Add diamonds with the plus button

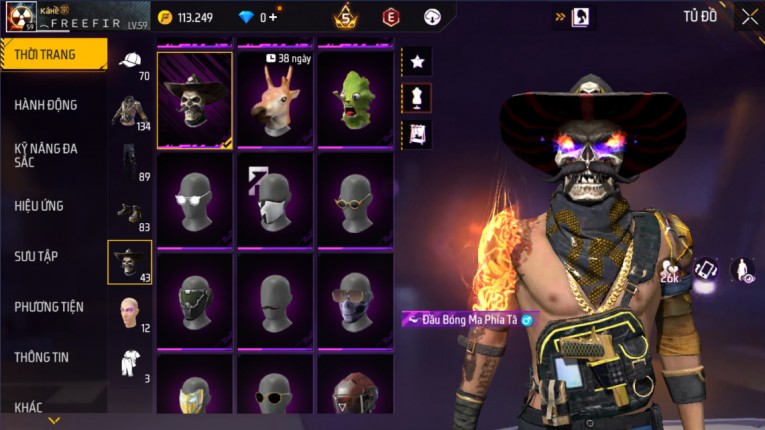(273, 17)
